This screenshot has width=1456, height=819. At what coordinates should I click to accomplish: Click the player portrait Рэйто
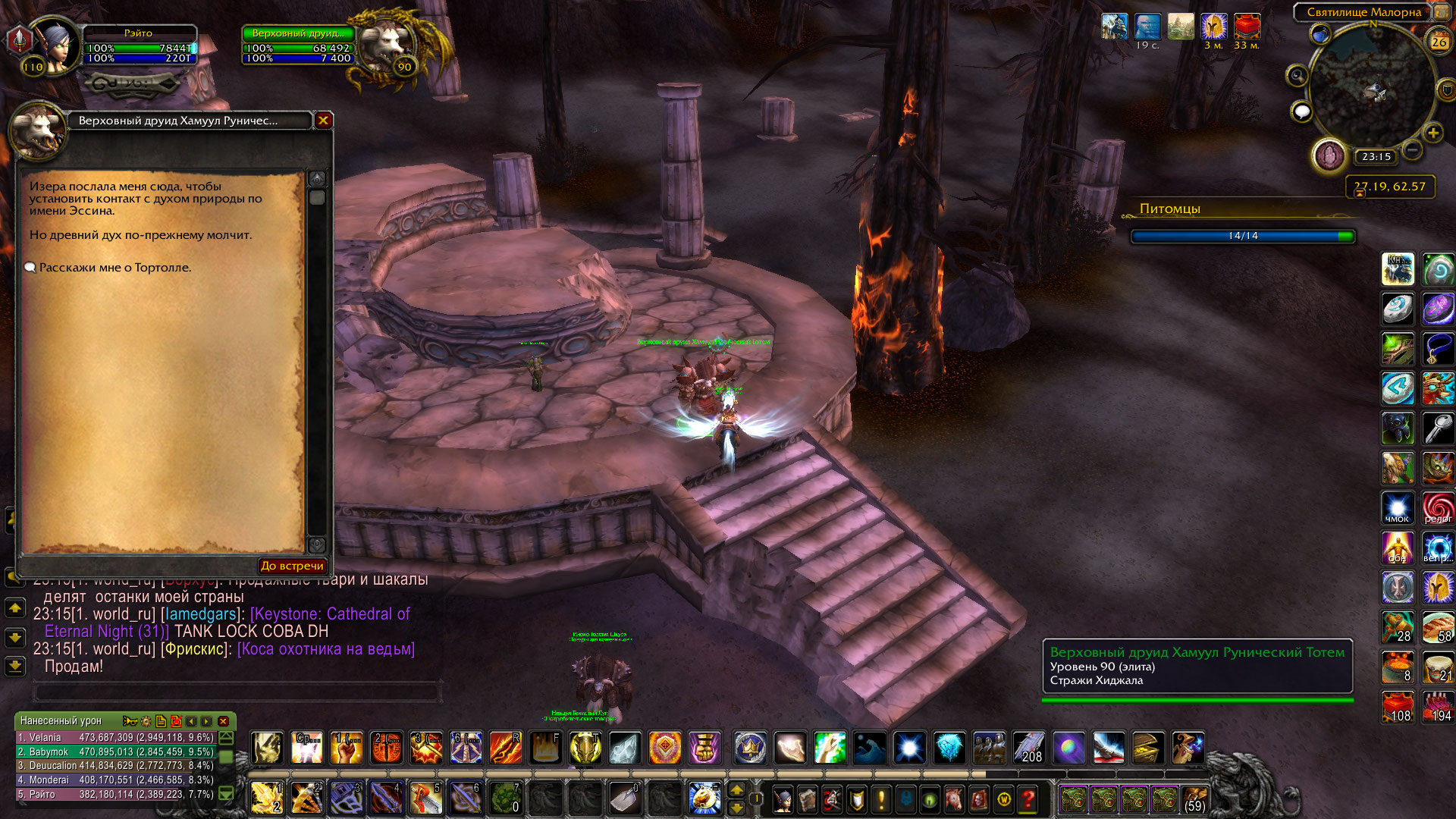(x=55, y=44)
